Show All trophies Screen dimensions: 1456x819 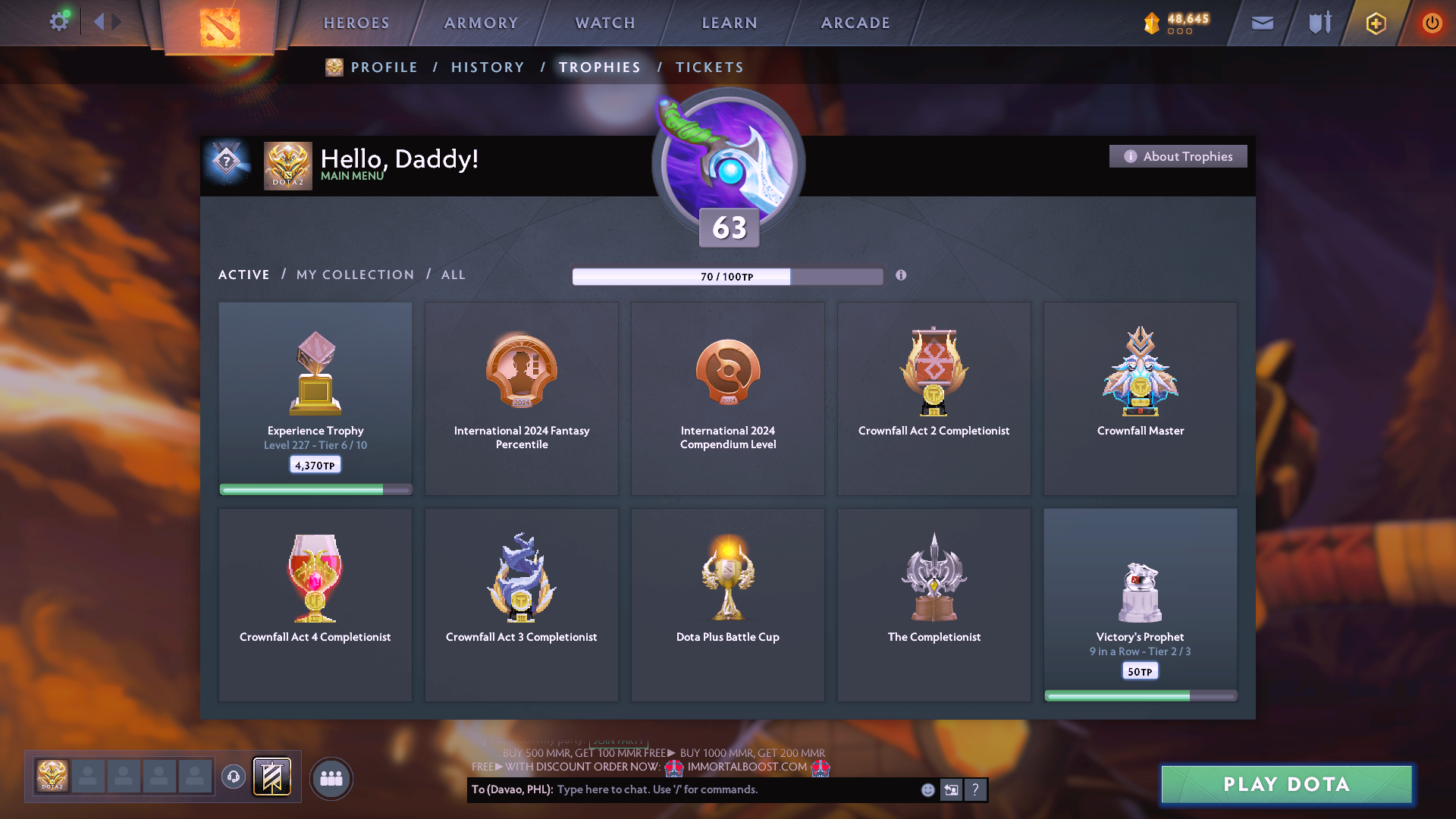[x=453, y=275]
